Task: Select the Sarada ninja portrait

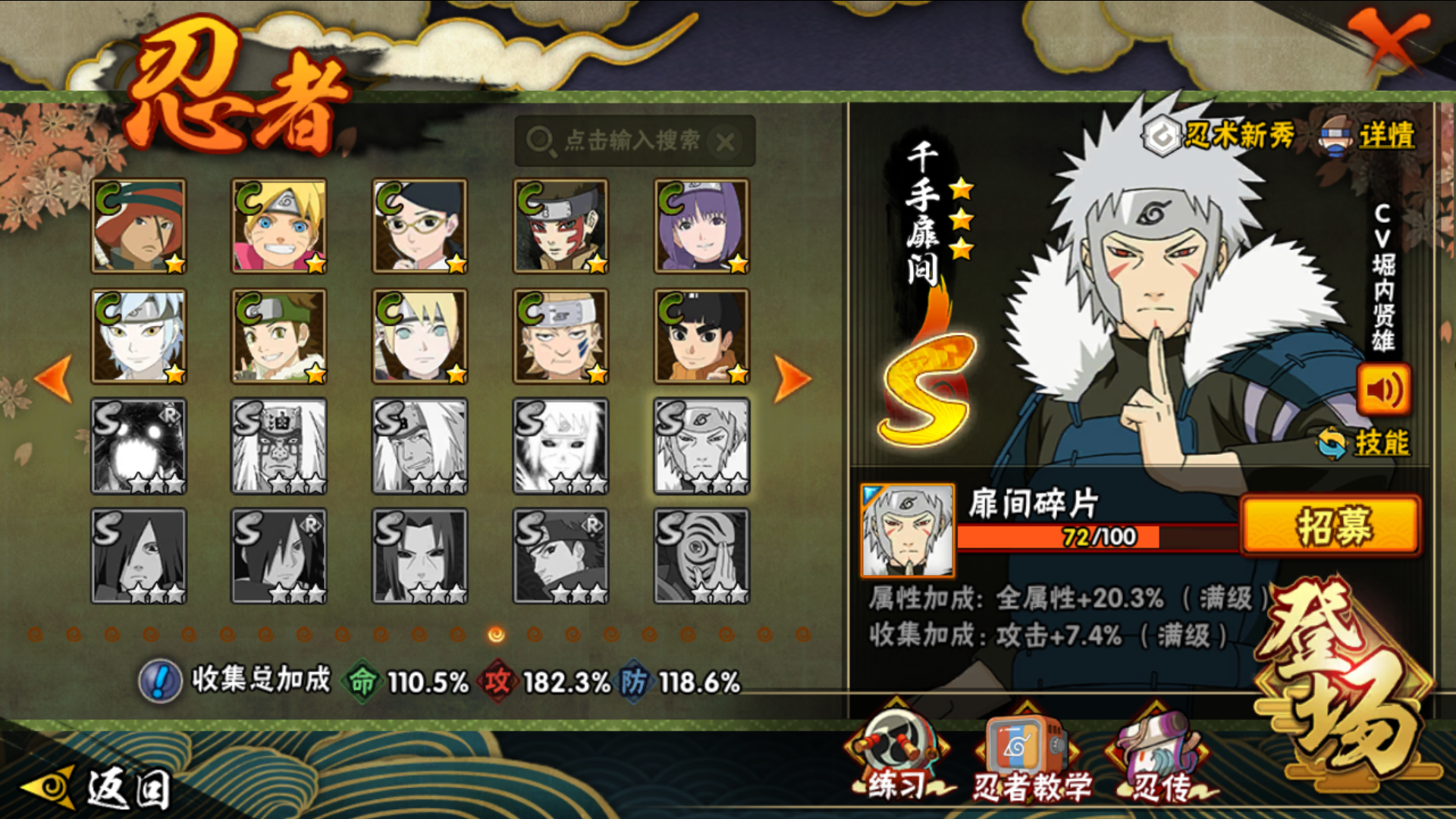Action: coord(419,226)
